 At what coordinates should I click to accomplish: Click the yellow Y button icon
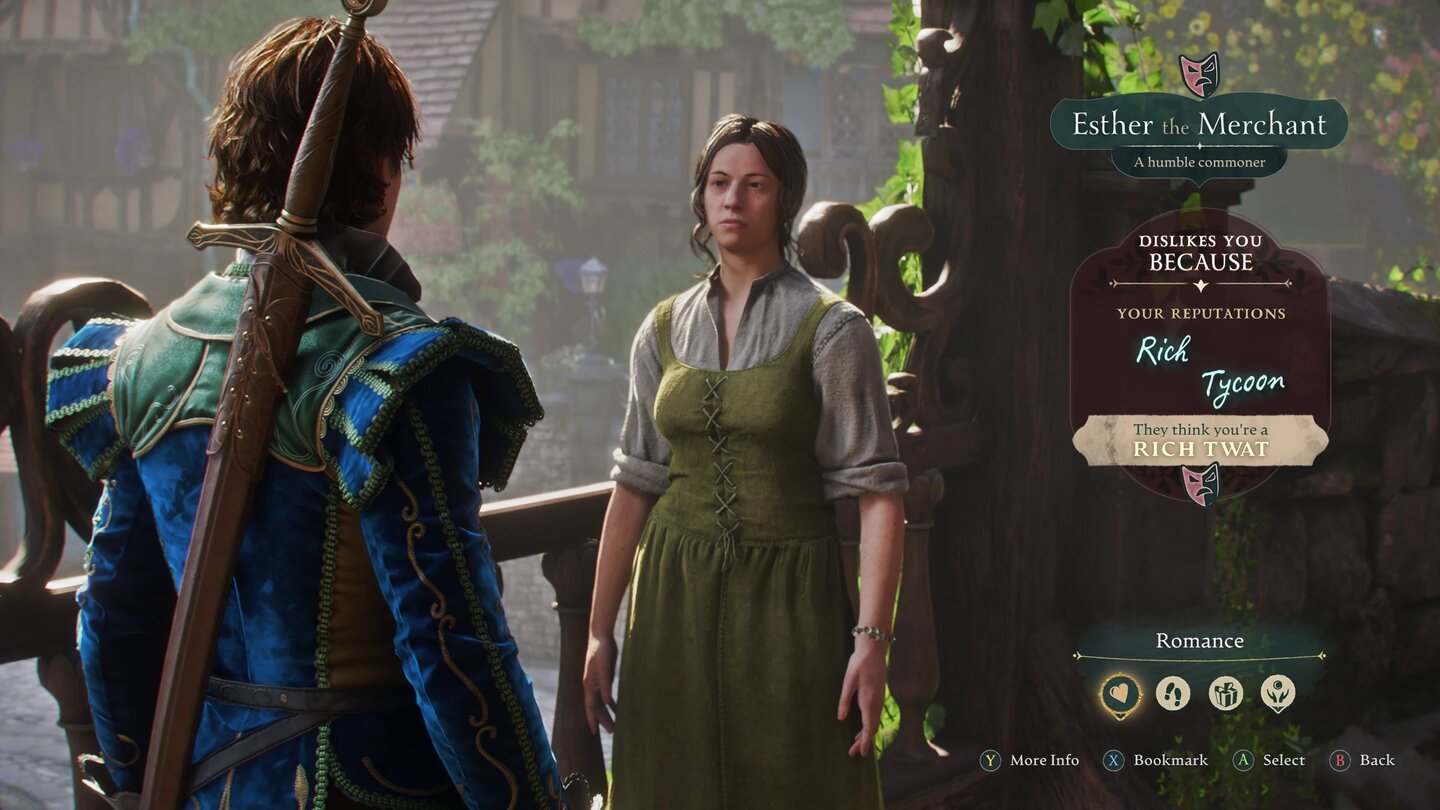[x=989, y=760]
